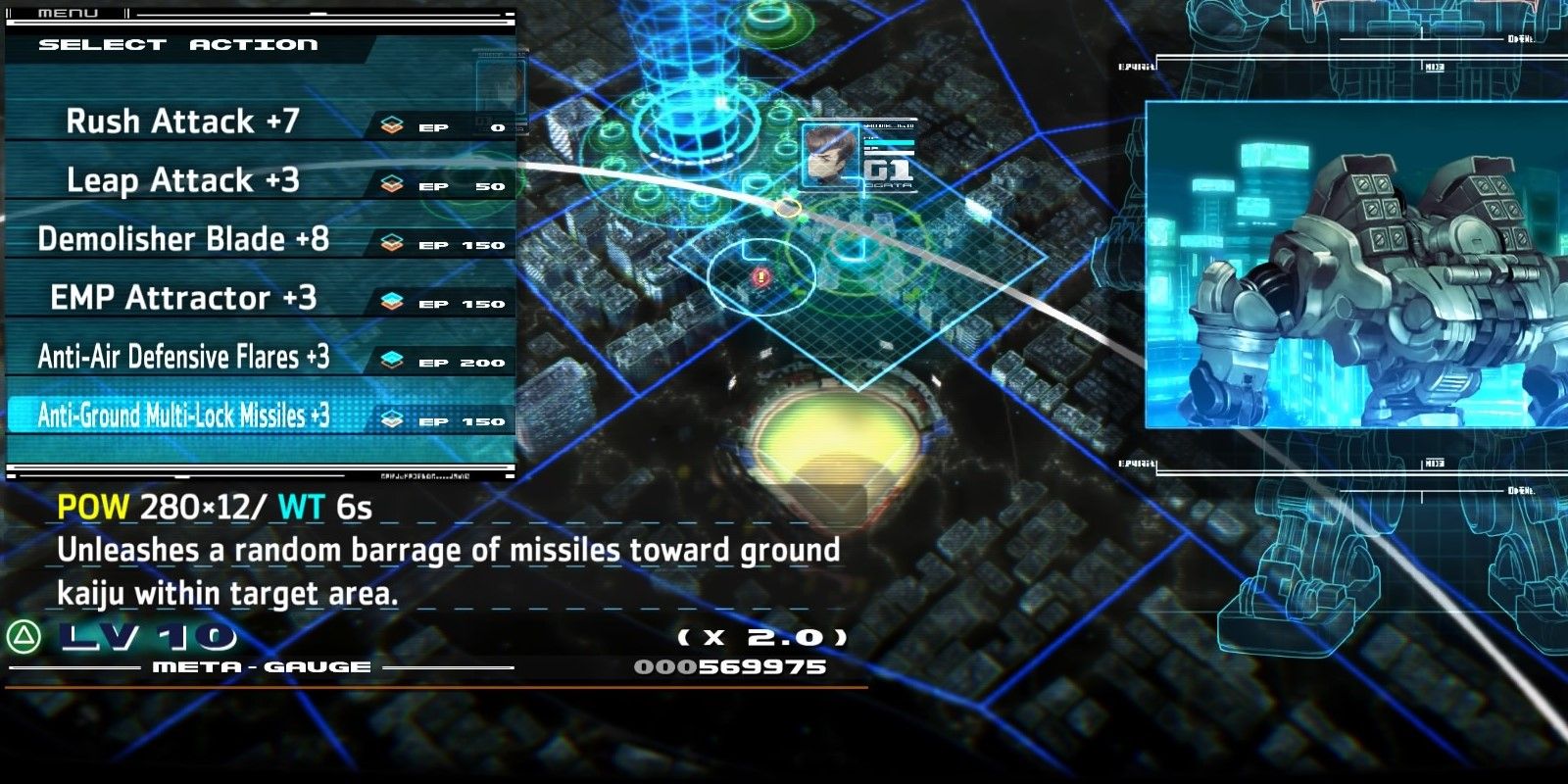Select the blue support icon next to EMP Attractor
Image resolution: width=1568 pixels, height=784 pixels.
(x=392, y=300)
